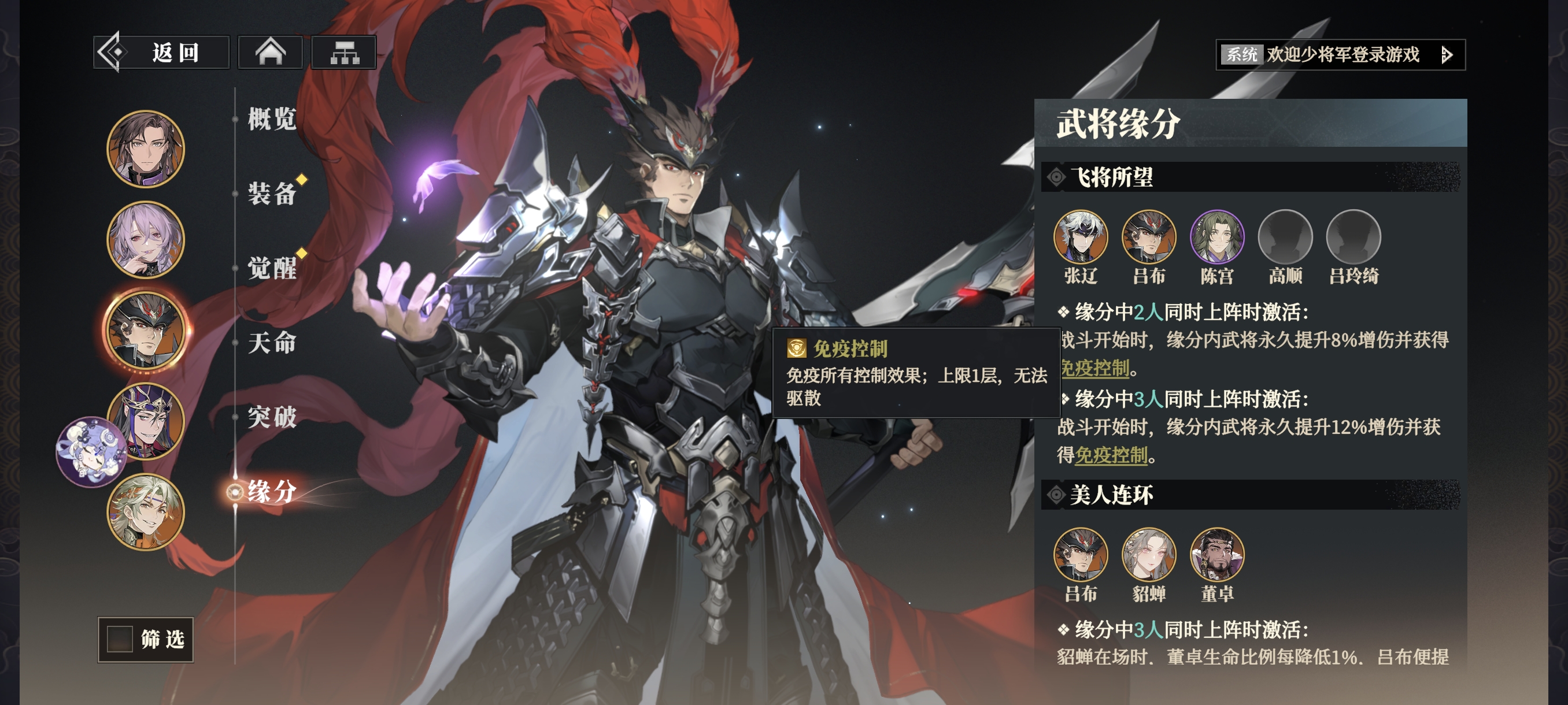
Task: Select the brown-haired hero portrait in roster
Action: [146, 149]
